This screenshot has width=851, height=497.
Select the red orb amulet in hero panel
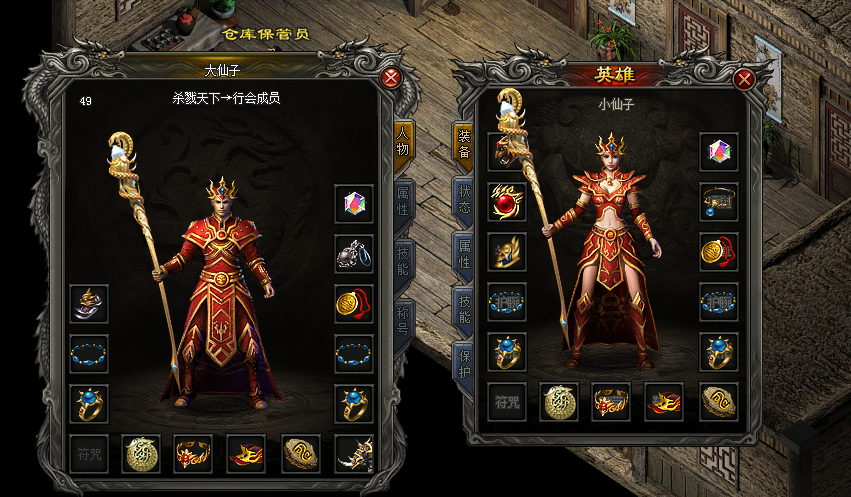tap(507, 201)
